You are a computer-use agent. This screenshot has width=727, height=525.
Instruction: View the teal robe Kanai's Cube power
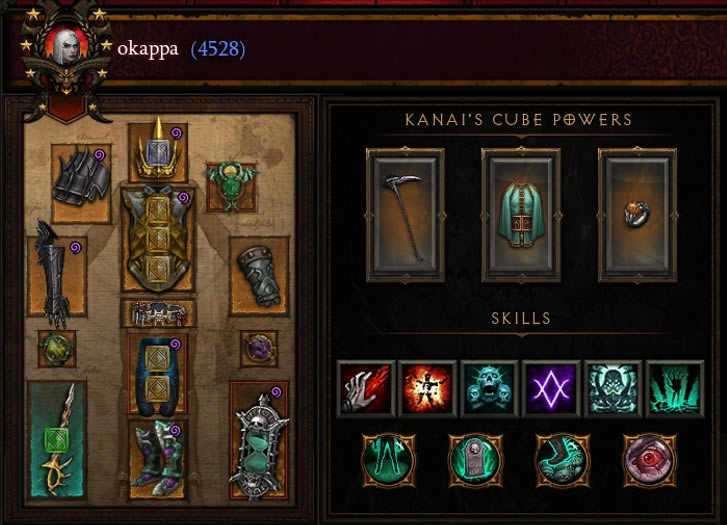[520, 213]
